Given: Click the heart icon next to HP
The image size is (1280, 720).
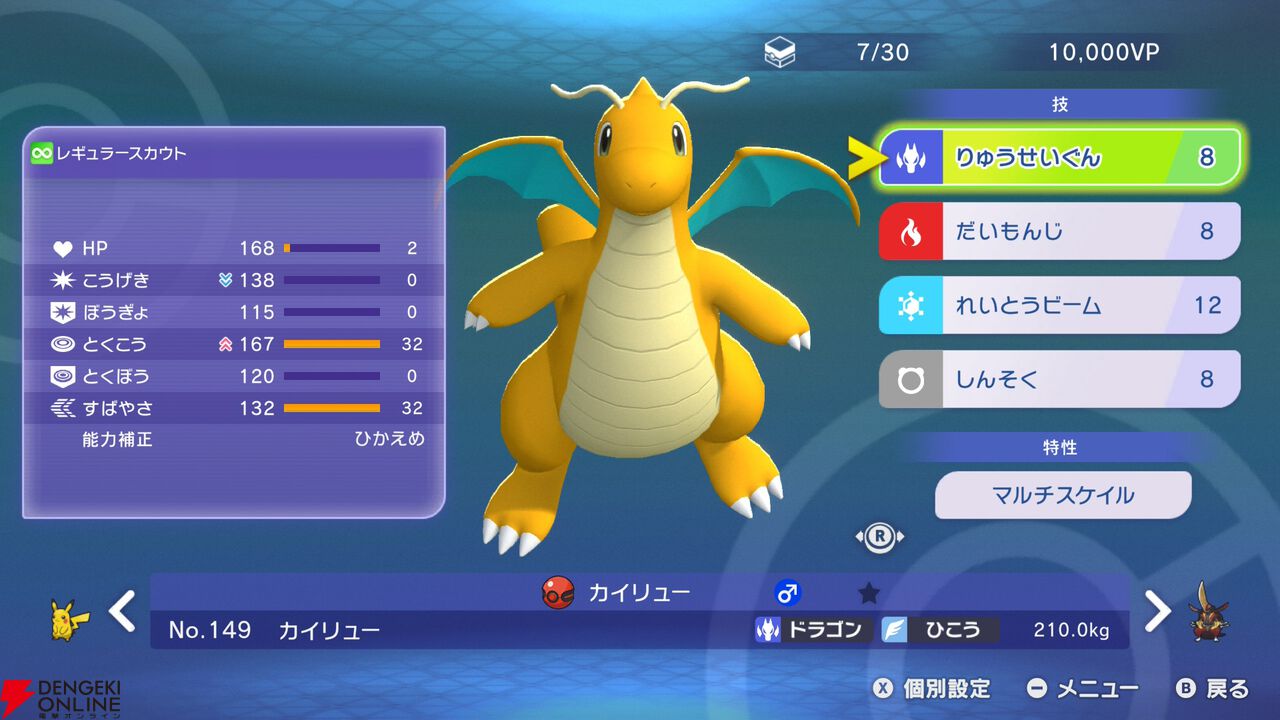Looking at the screenshot, I should (62, 247).
